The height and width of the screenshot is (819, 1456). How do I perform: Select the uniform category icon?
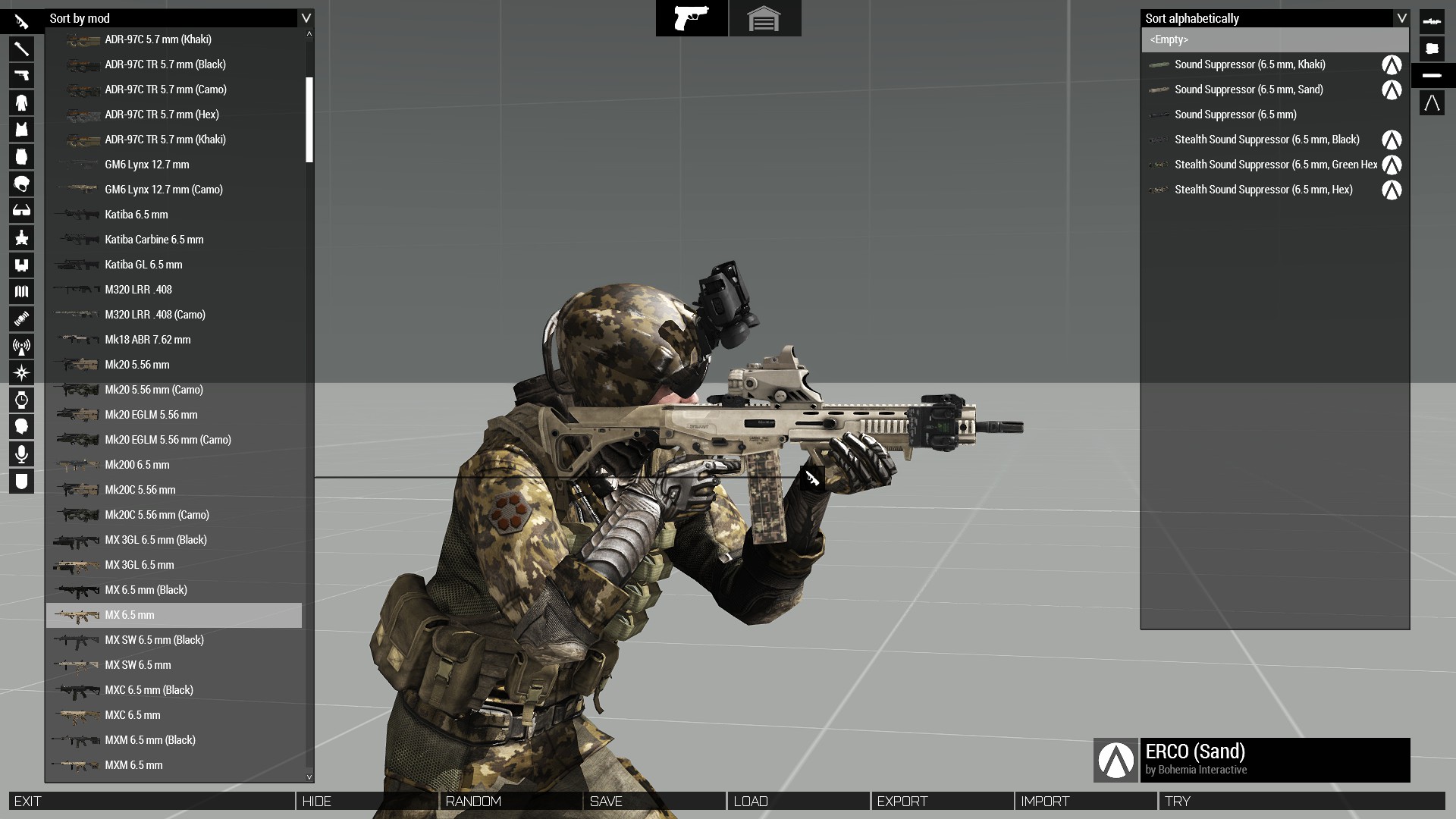pyautogui.click(x=22, y=102)
